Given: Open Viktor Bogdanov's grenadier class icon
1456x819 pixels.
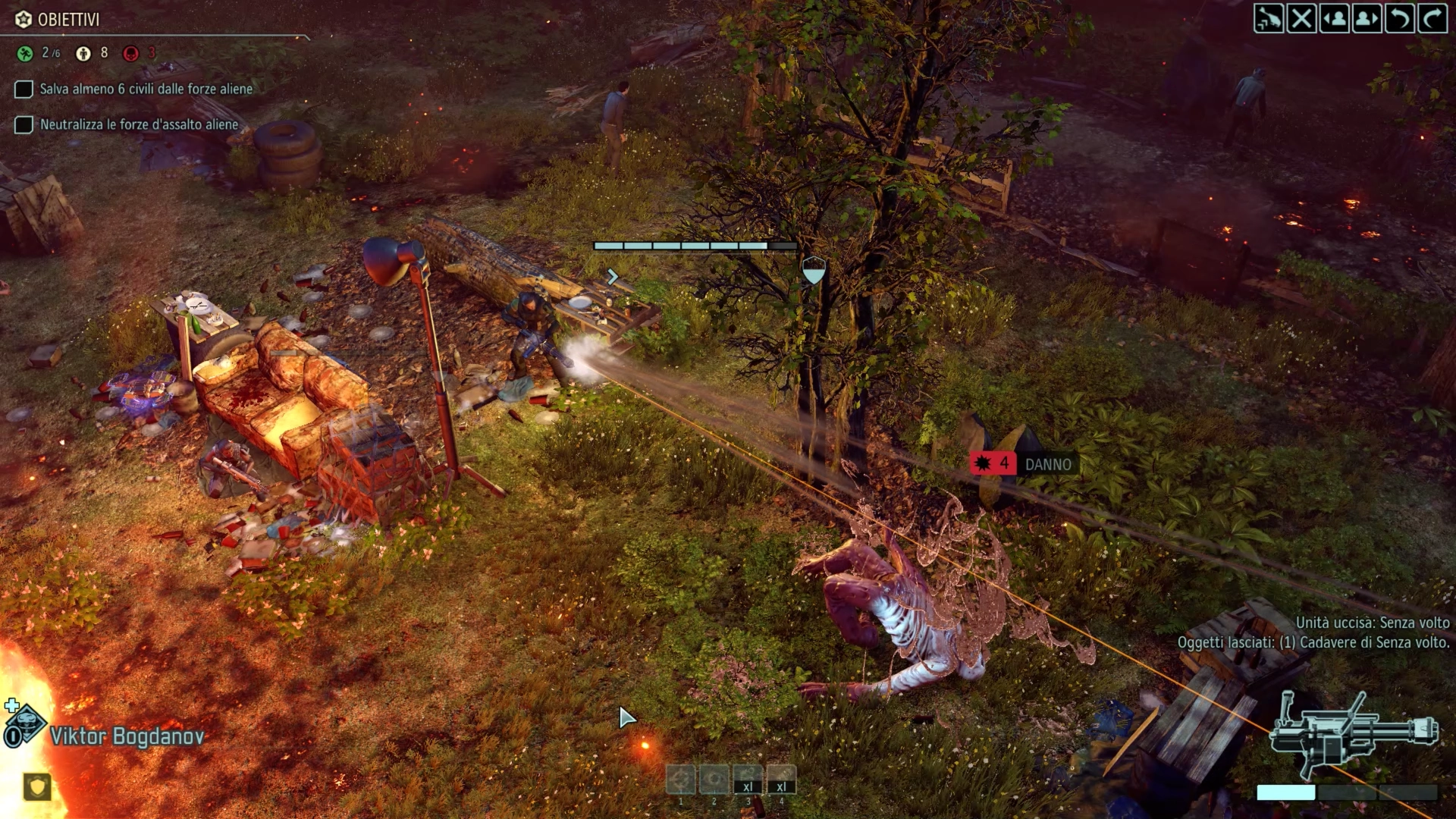Looking at the screenshot, I should pos(25,726).
